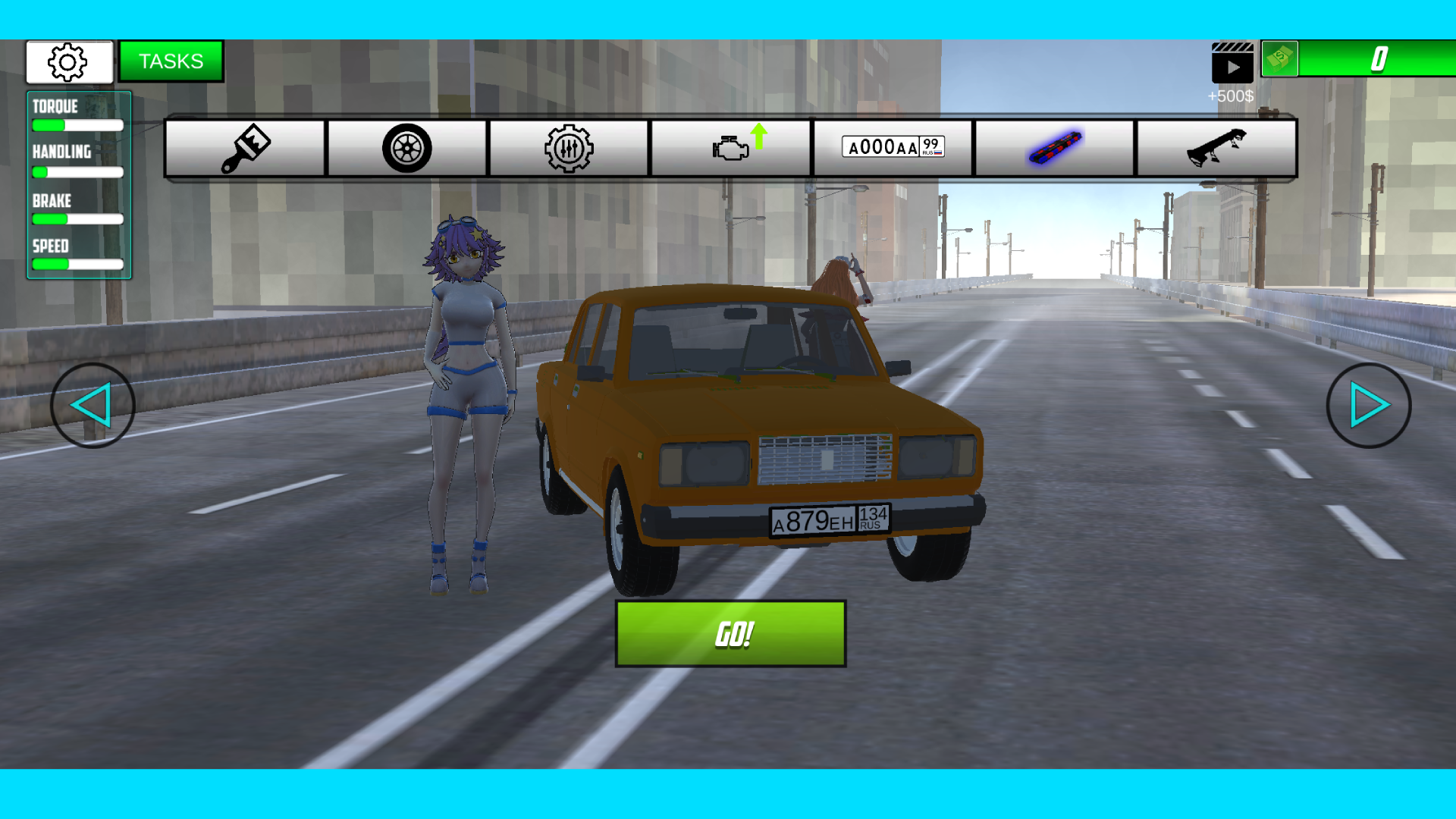Select the wheels upgrade icon
The height and width of the screenshot is (819, 1456).
[406, 148]
